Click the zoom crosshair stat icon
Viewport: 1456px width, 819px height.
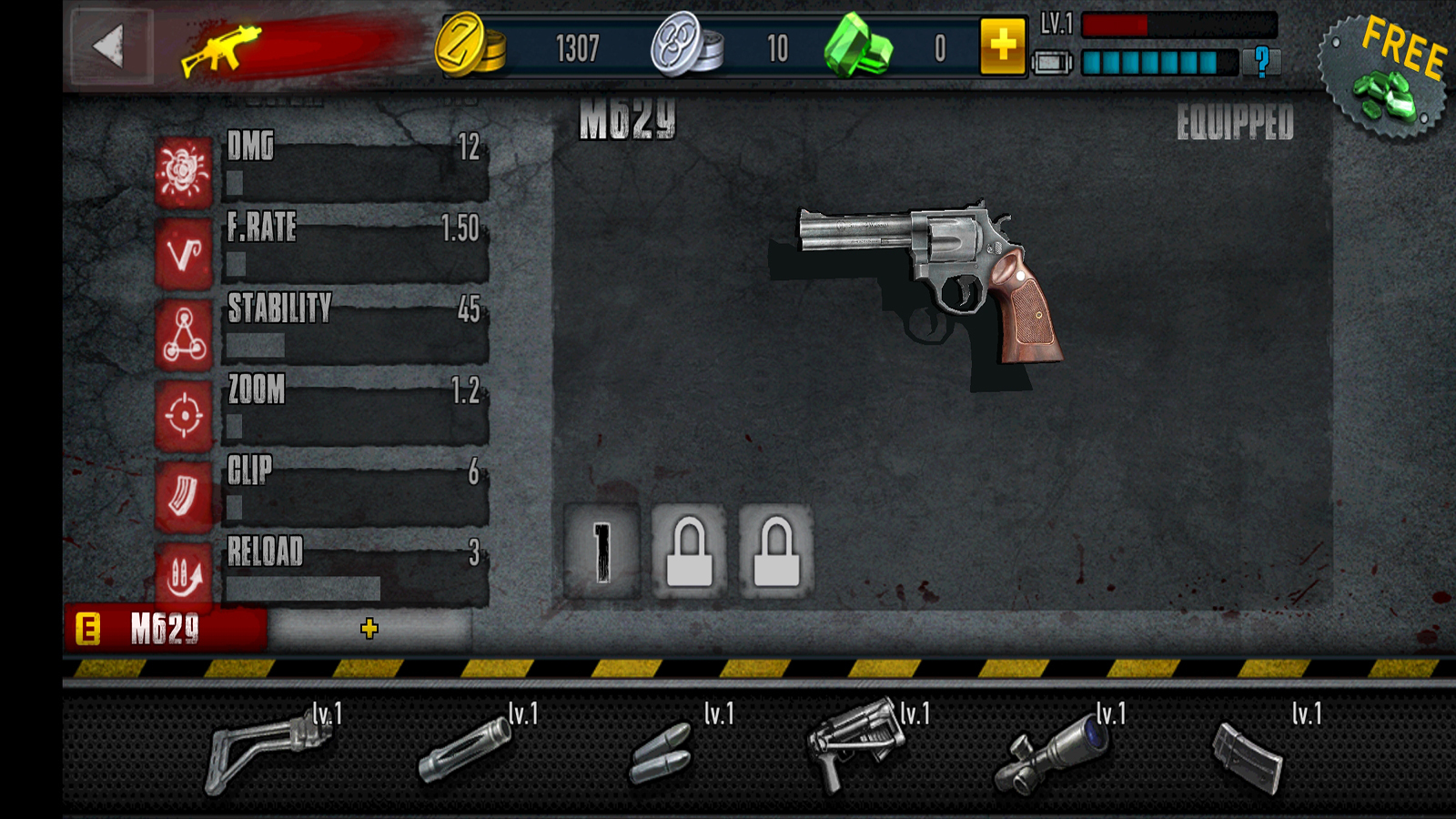184,416
